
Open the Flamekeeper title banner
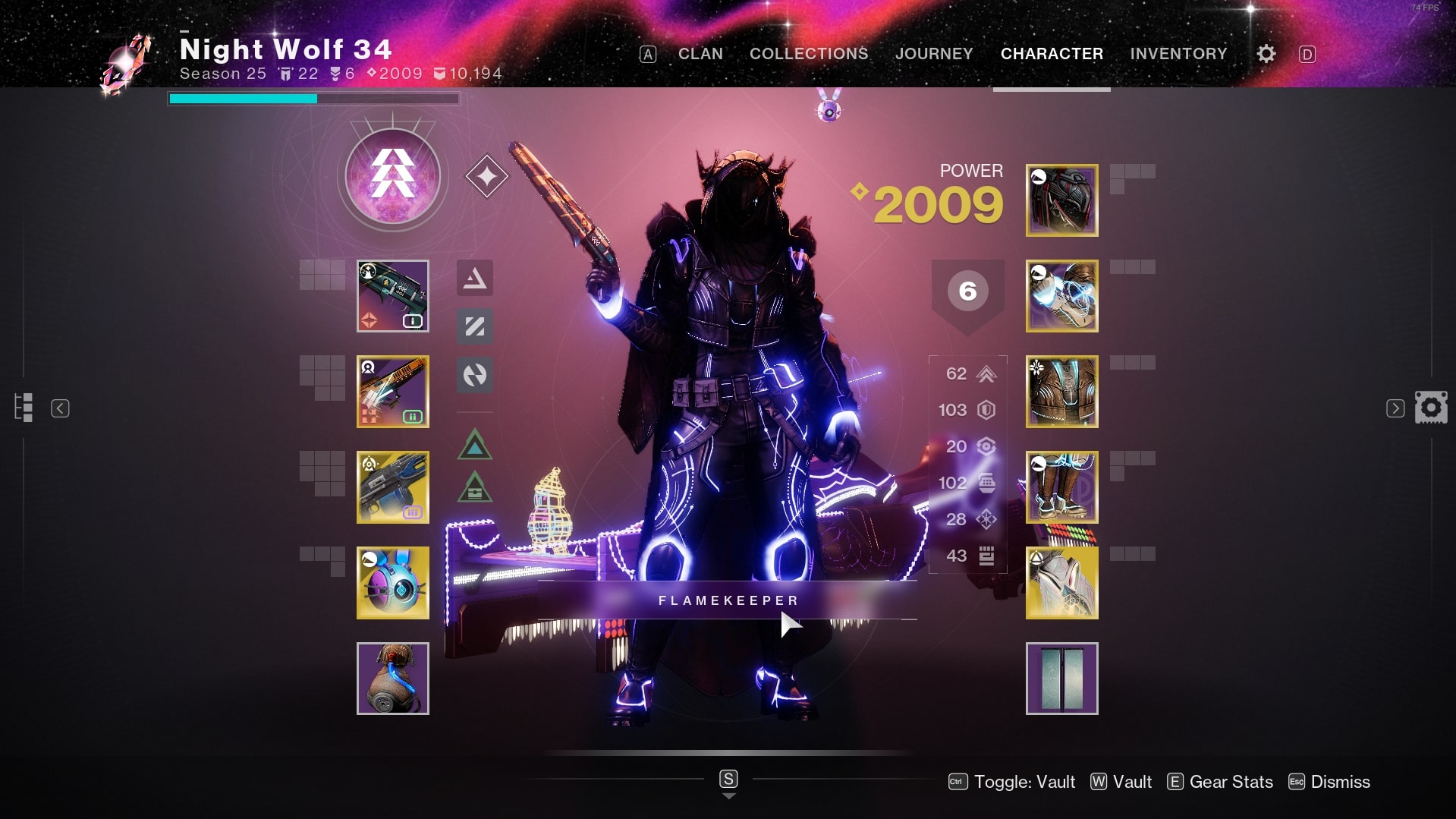coord(727,600)
